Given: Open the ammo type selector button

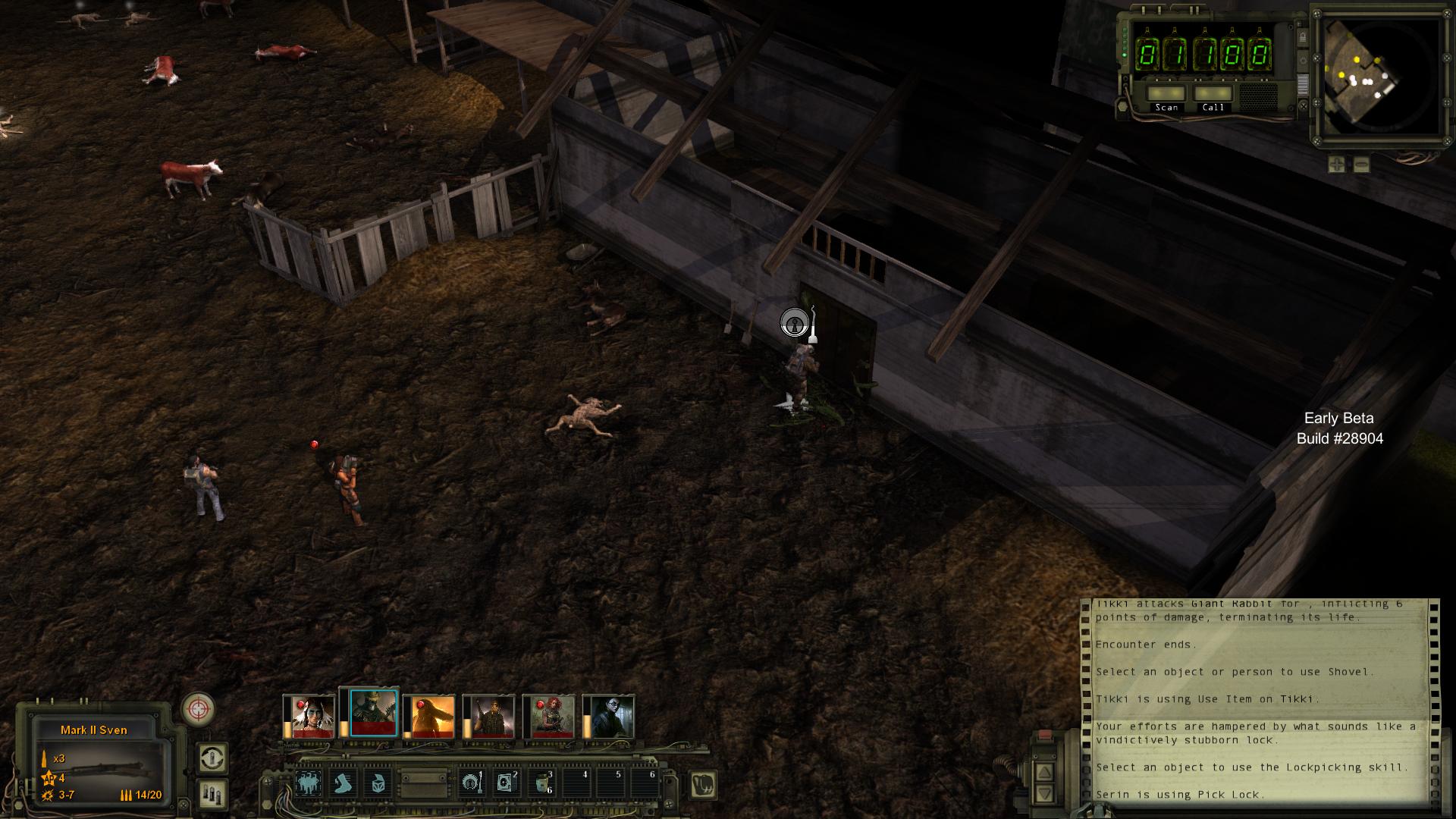Looking at the screenshot, I should 212,794.
